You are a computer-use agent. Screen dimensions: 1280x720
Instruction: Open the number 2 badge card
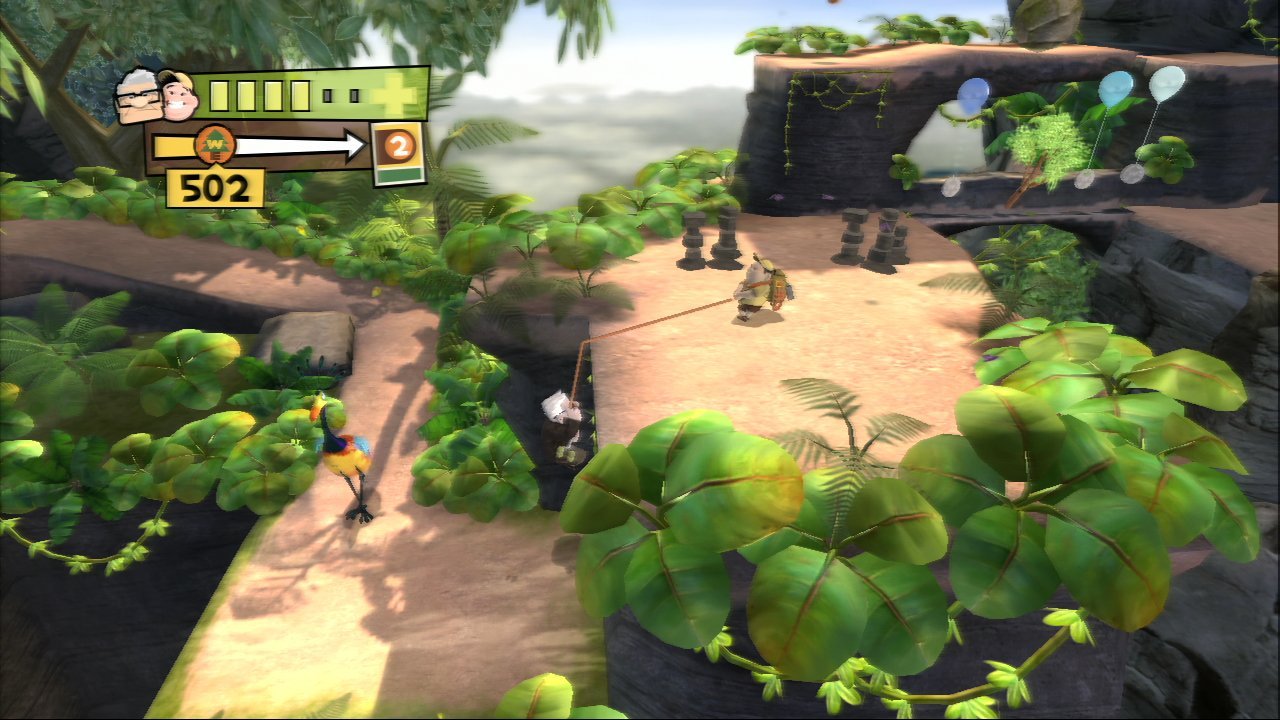(397, 153)
